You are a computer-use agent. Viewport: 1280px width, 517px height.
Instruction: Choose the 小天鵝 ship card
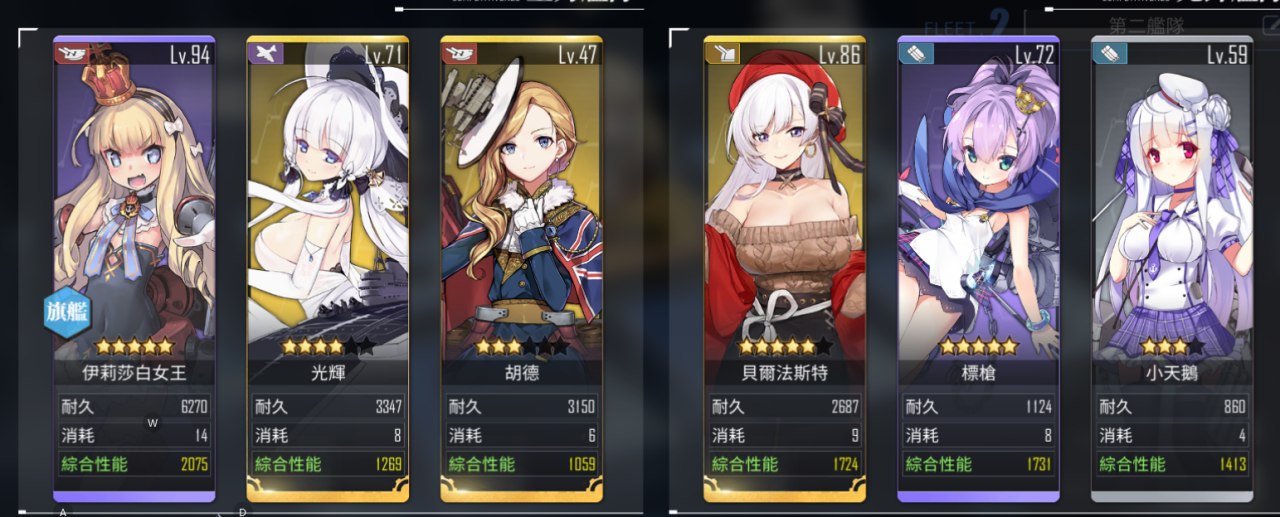pyautogui.click(x=1172, y=230)
